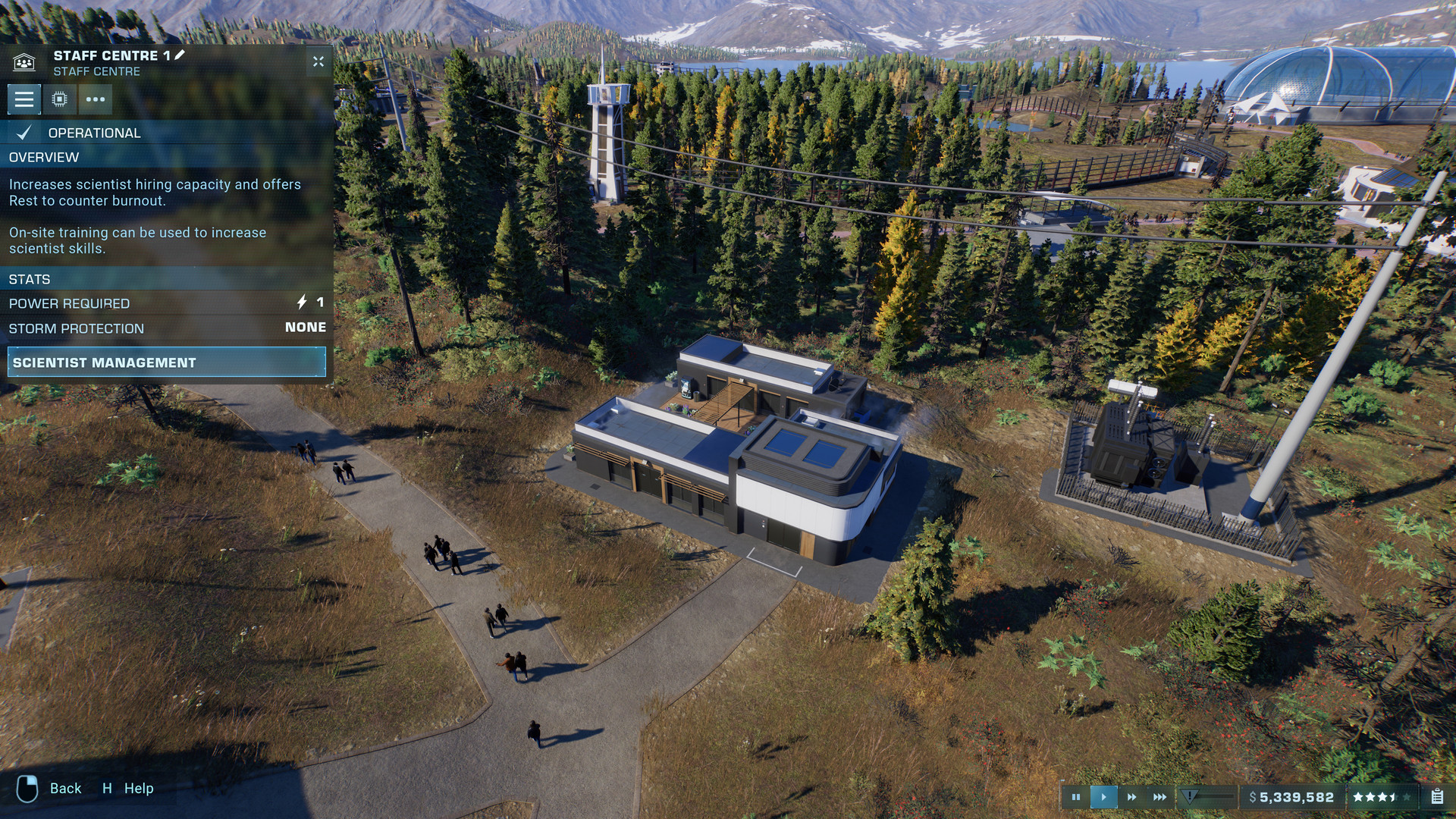Click the pencil icon to rename Staff Centre 1
1456x819 pixels.
point(180,55)
